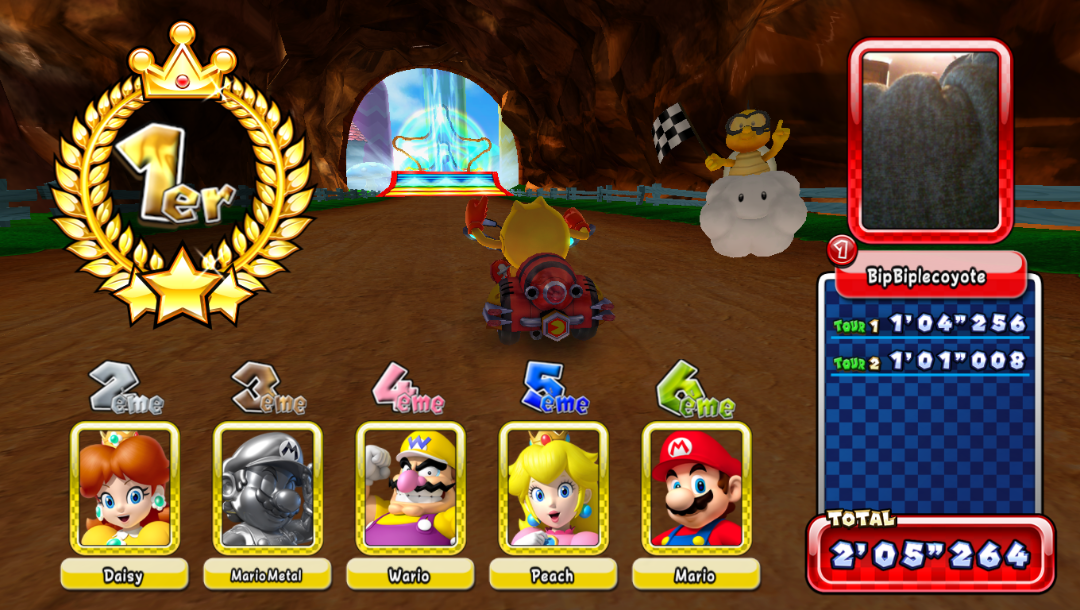Select the BipBiplecoyote player name plate

(930, 276)
